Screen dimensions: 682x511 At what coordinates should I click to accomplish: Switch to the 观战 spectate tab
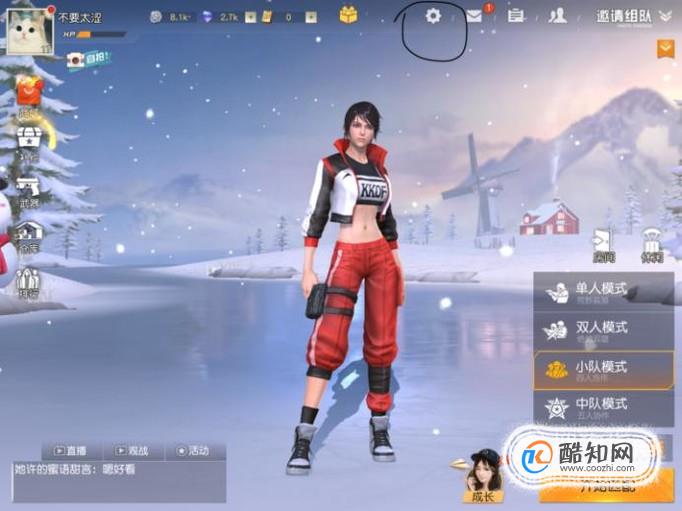click(132, 451)
